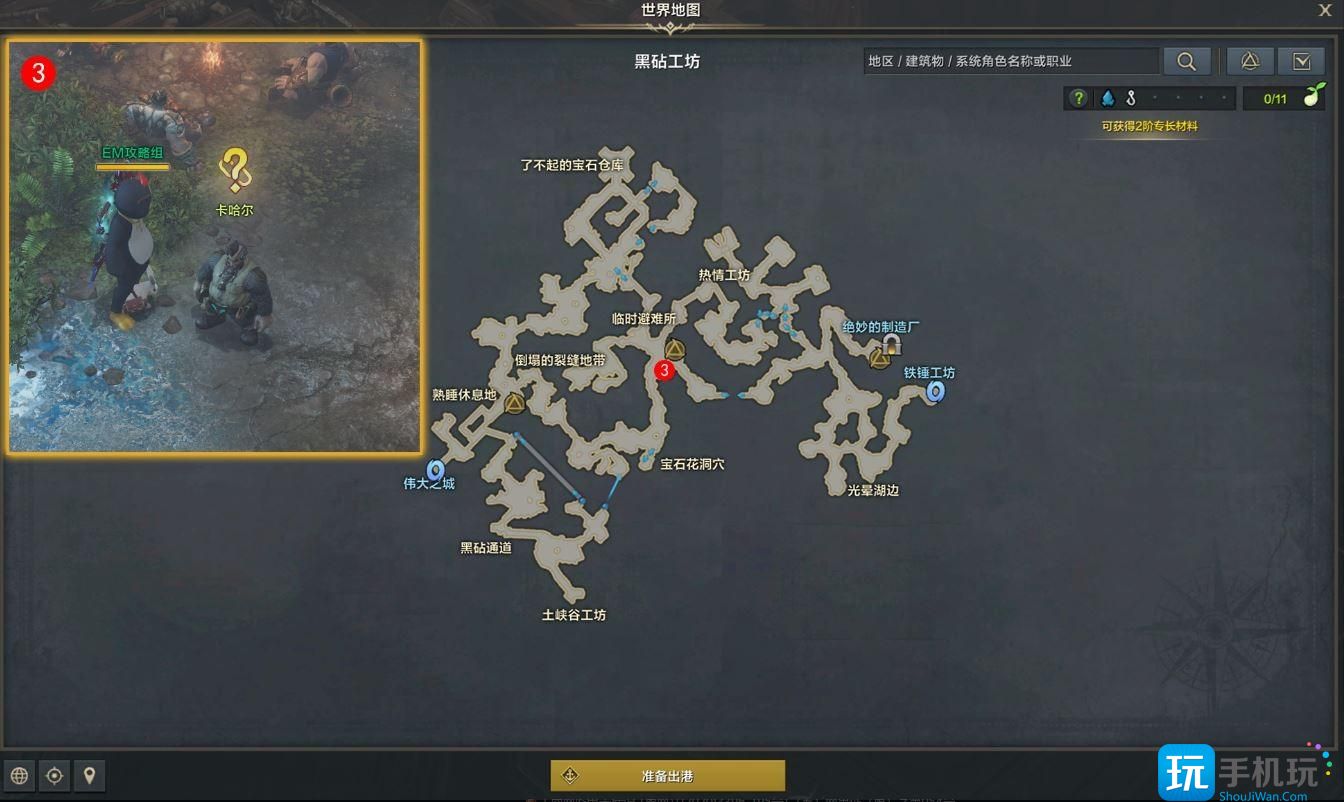The width and height of the screenshot is (1344, 802).
Task: Toggle the blue water drop collectible filter
Action: (x=1110, y=97)
